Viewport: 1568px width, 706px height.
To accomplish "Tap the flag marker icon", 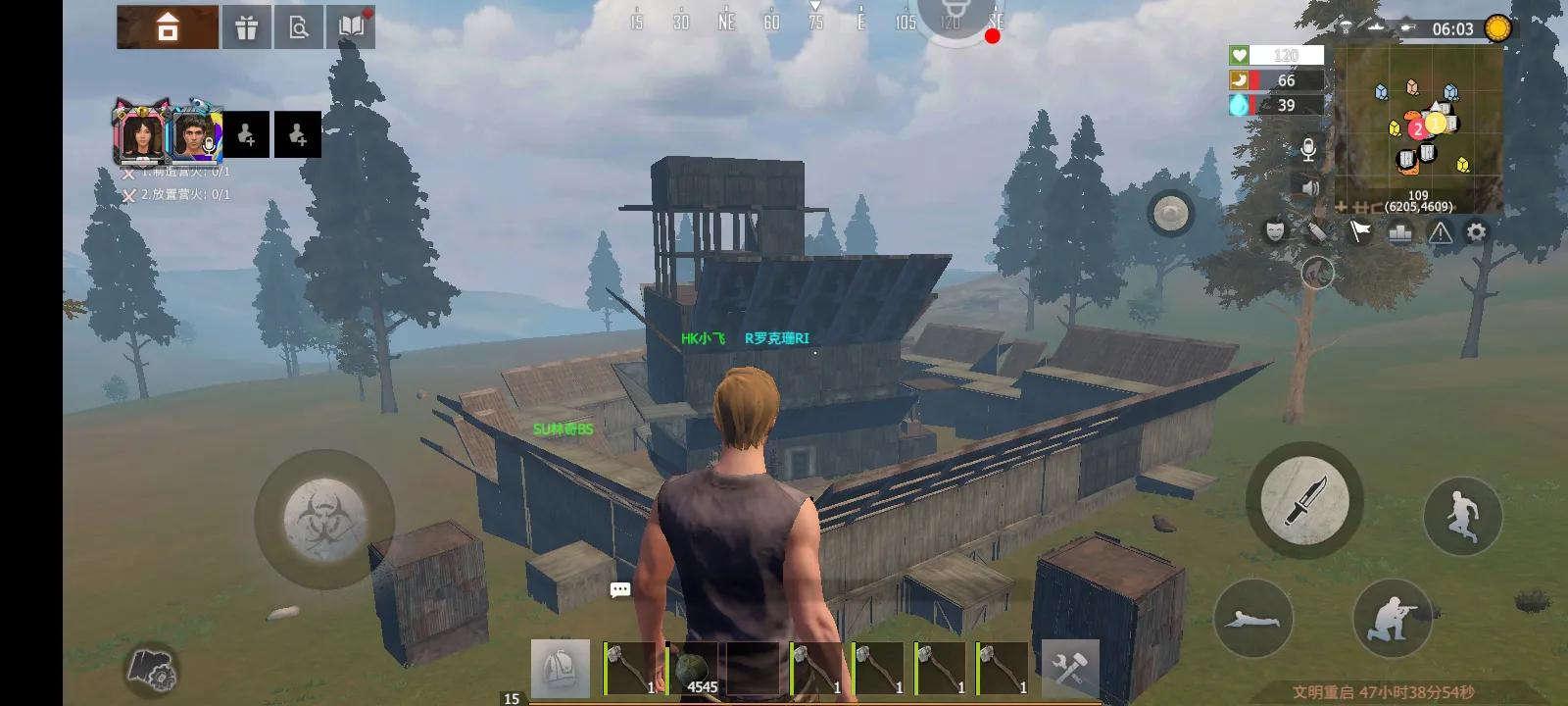I will [x=1360, y=232].
